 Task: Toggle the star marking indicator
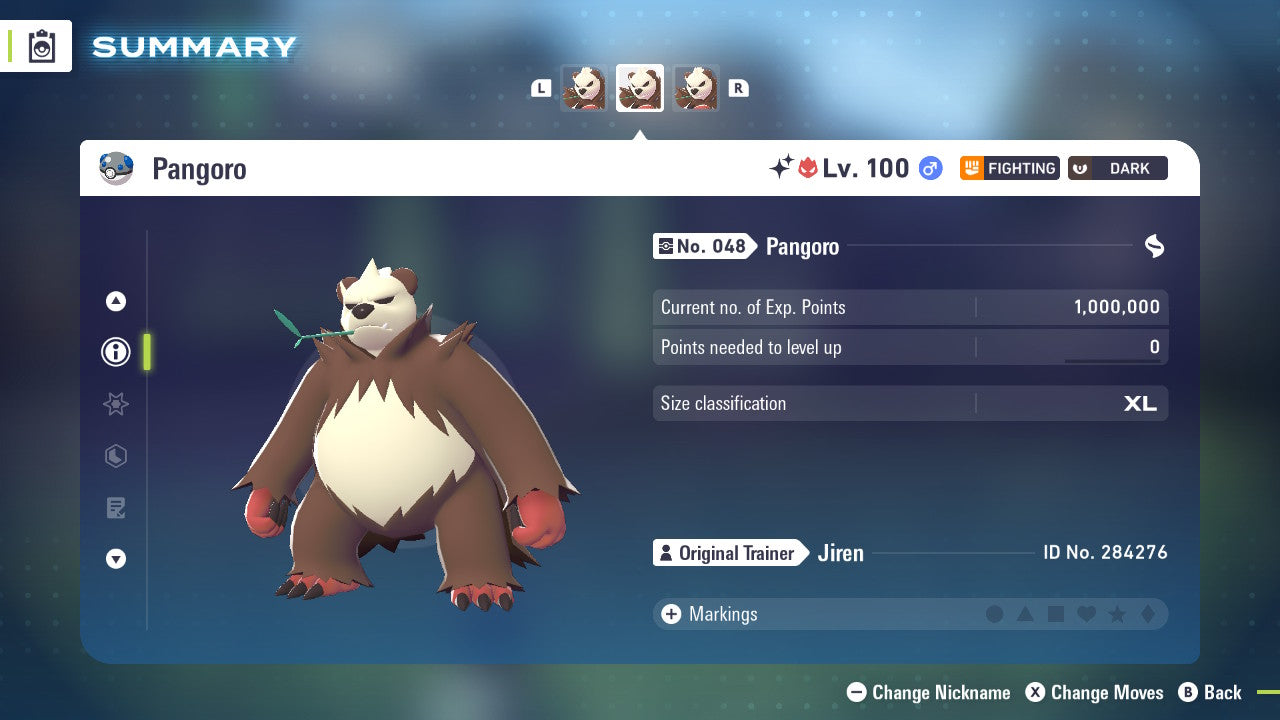point(1116,614)
